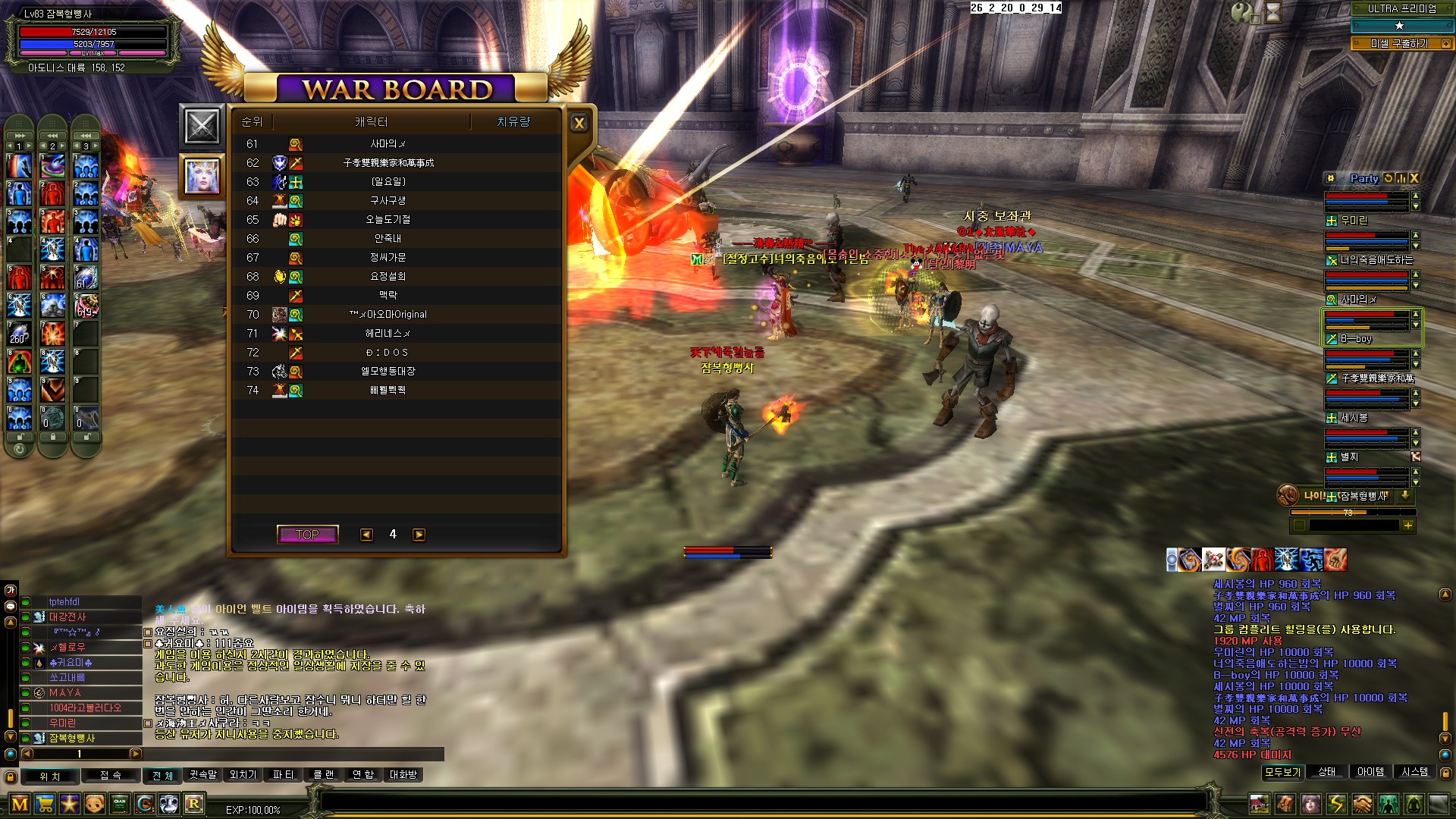Open the M menu icon

click(x=20, y=804)
